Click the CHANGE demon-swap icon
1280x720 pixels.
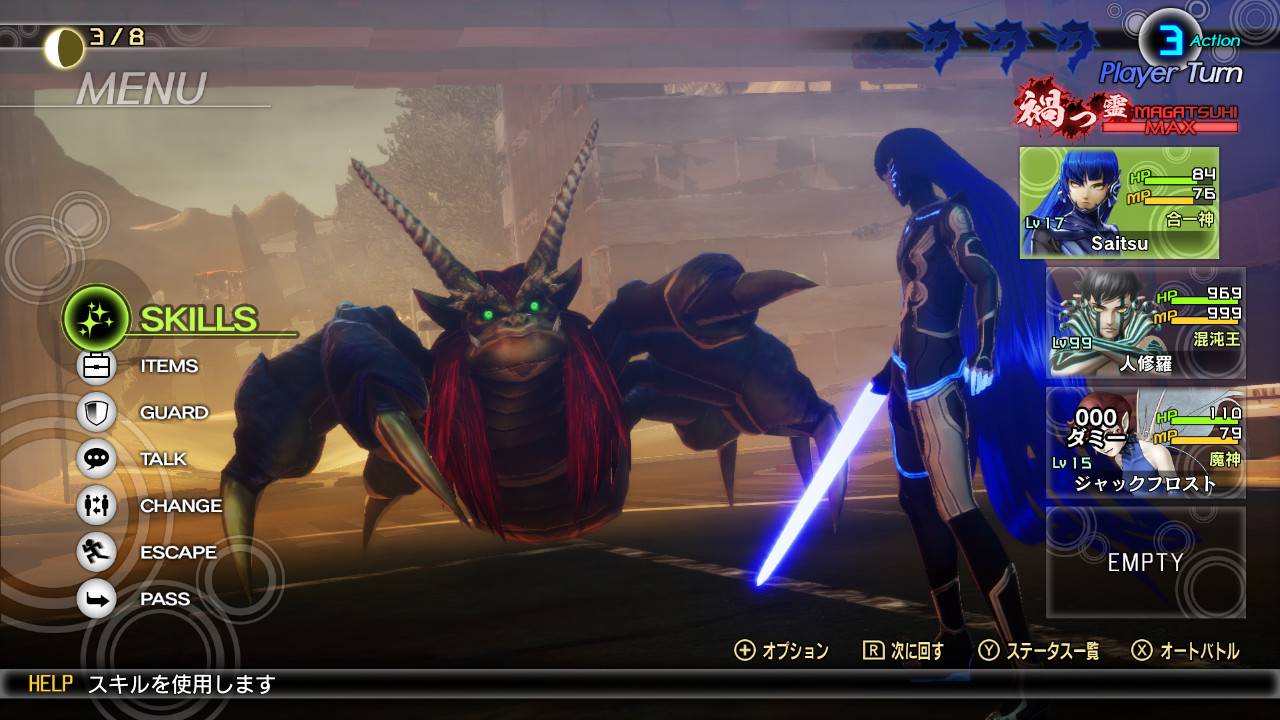pyautogui.click(x=95, y=506)
